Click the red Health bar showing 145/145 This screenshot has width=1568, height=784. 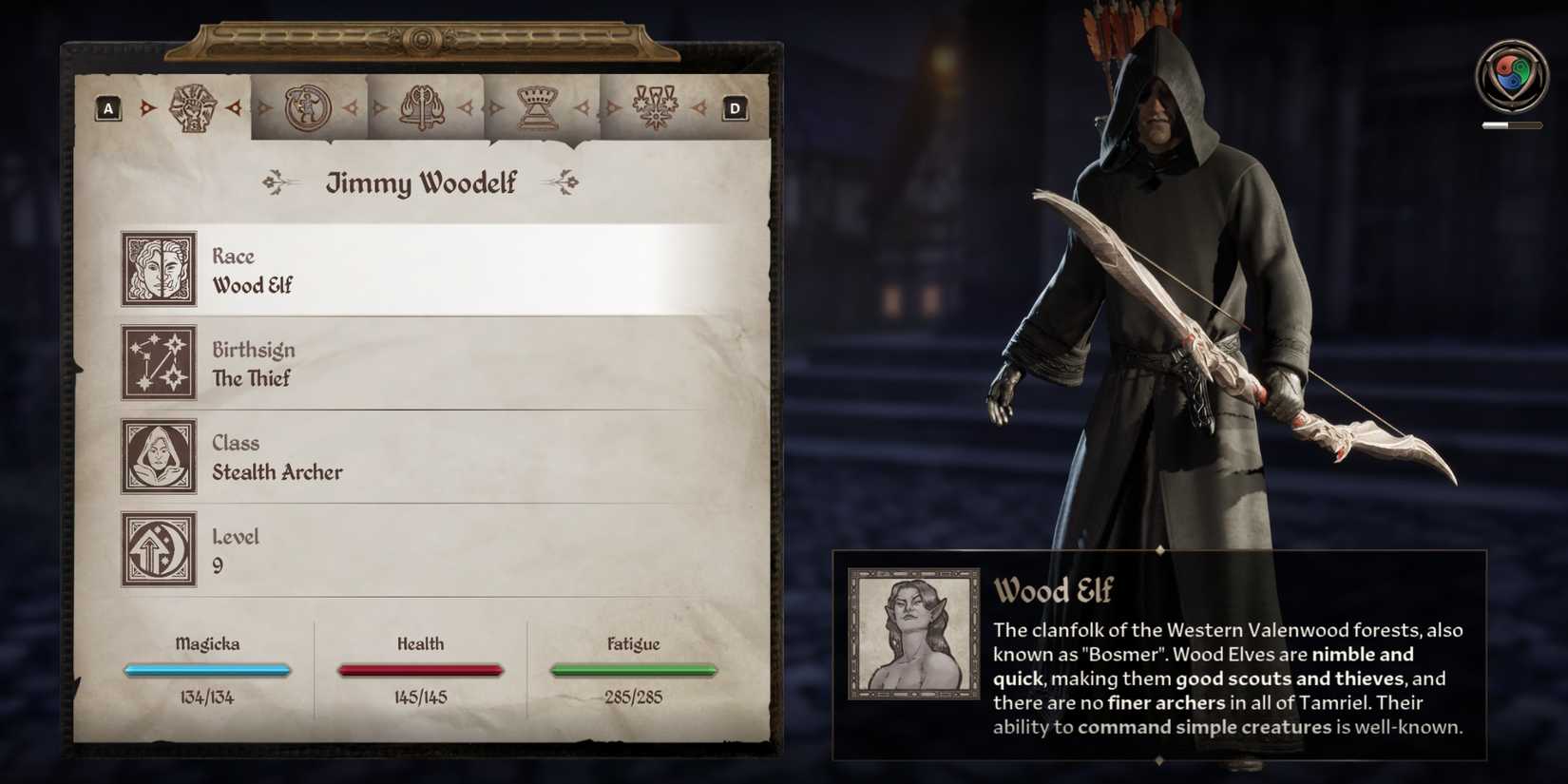click(420, 670)
